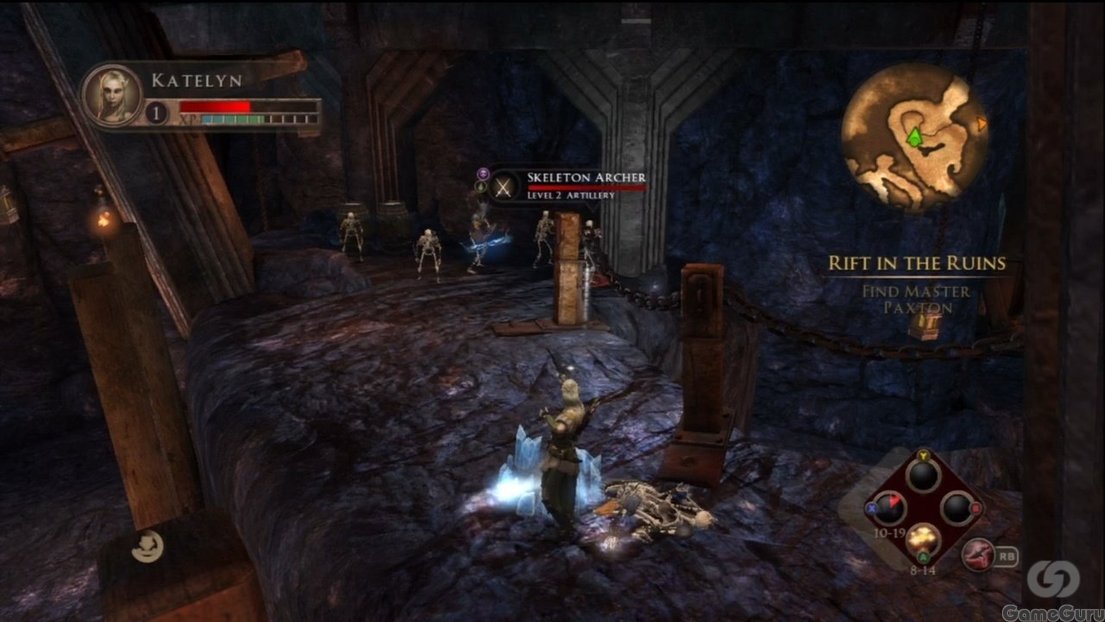Click the purple skull status icon
The height and width of the screenshot is (622, 1105).
pos(481,172)
